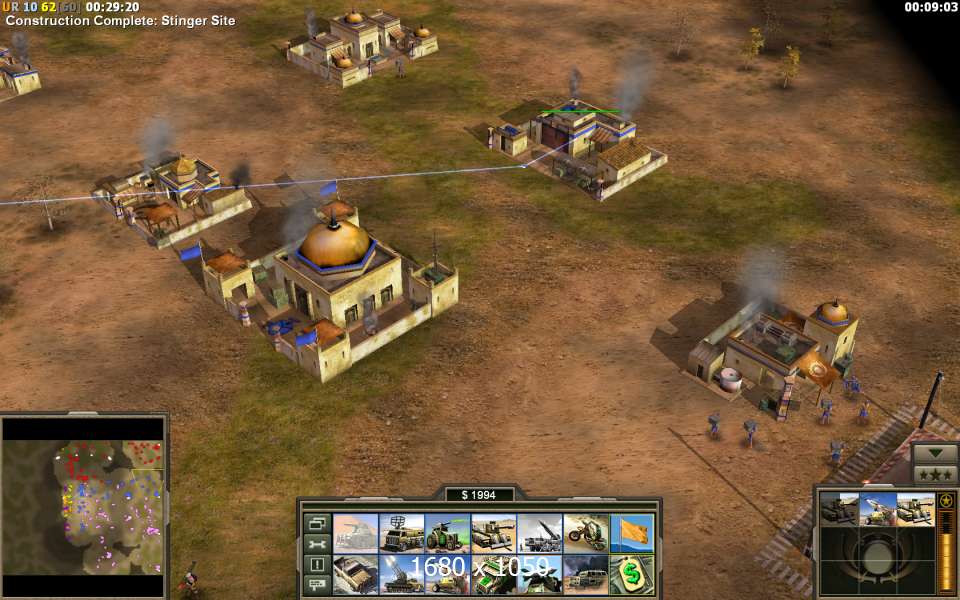
Task: Click the orange rally point flag
Action: [632, 534]
